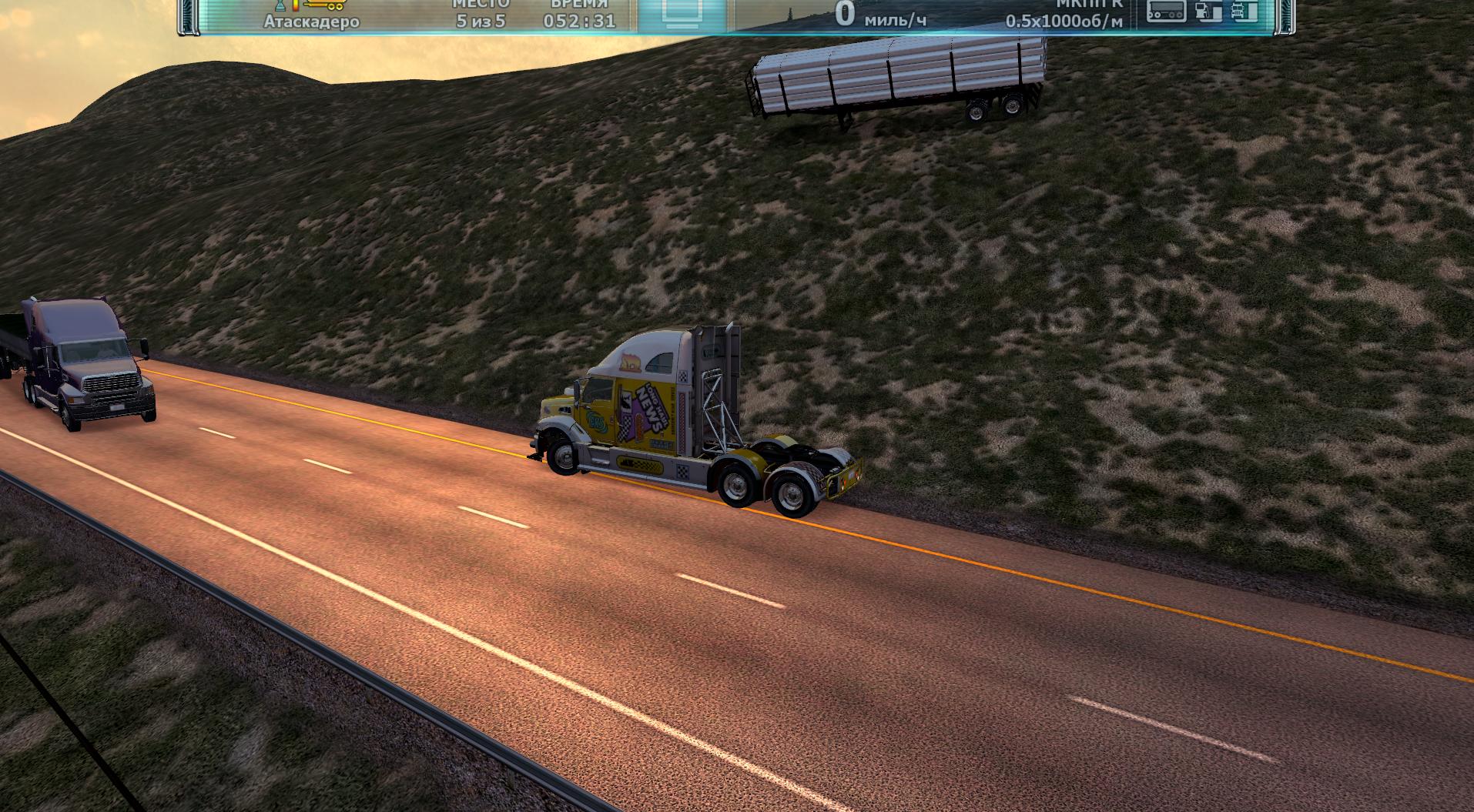The image size is (1474, 812).
Task: Open the monitor icon in the top bar
Action: 682,13
